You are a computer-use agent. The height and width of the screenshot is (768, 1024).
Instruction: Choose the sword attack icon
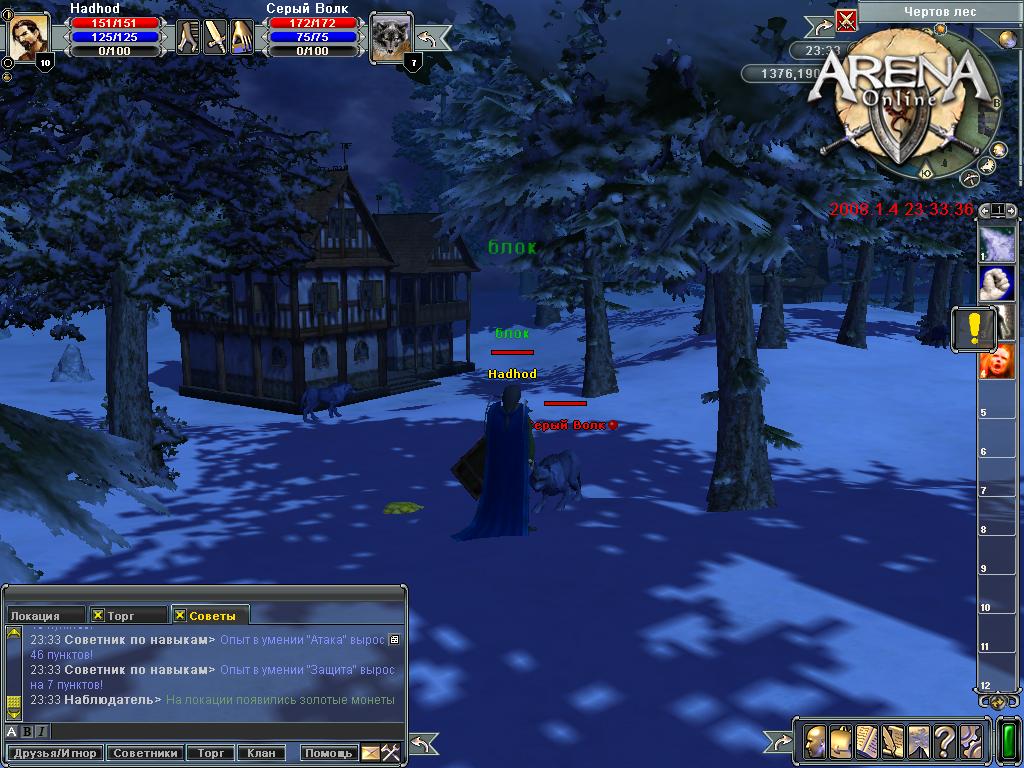point(215,38)
